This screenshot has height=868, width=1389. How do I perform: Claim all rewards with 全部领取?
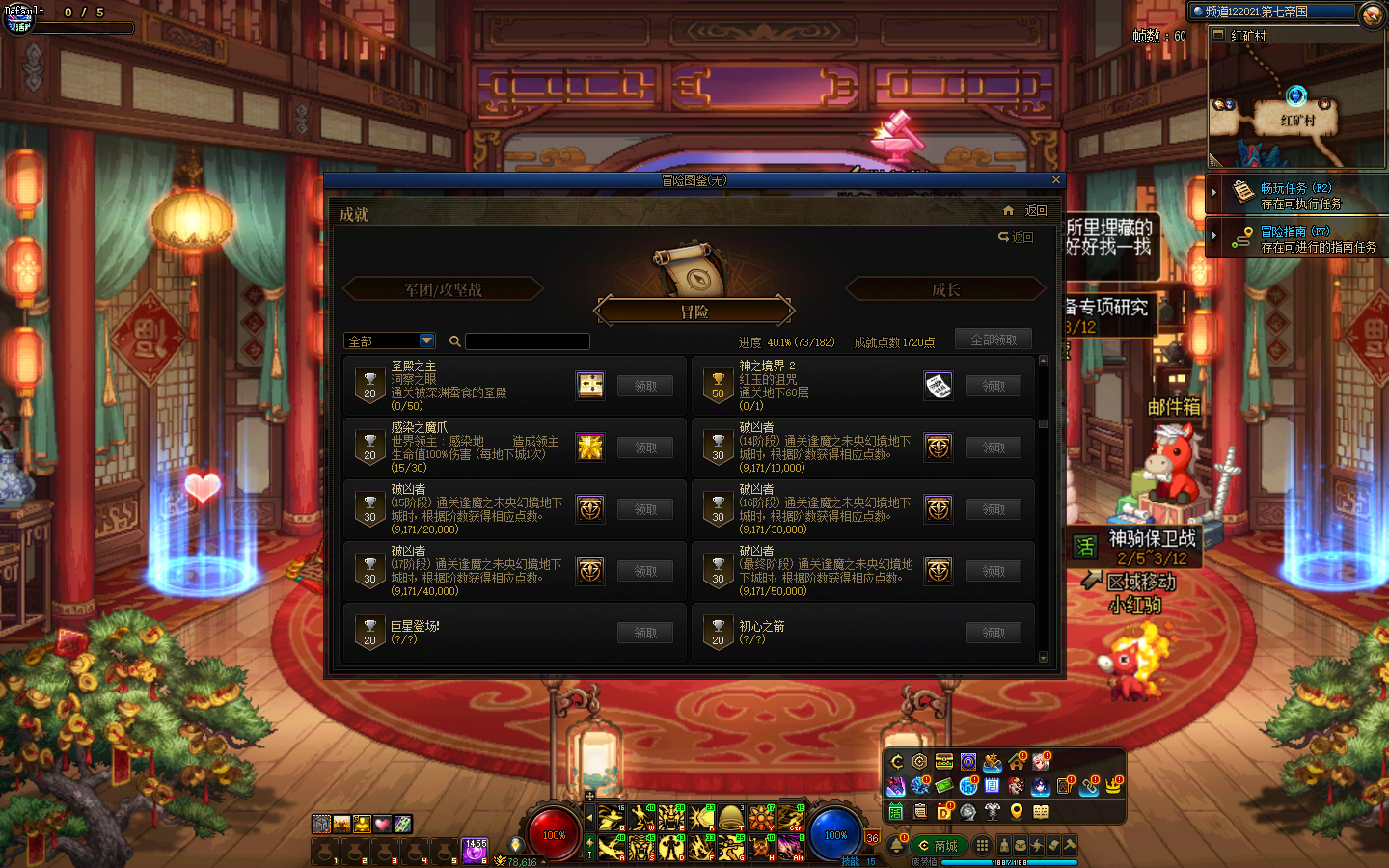click(994, 339)
